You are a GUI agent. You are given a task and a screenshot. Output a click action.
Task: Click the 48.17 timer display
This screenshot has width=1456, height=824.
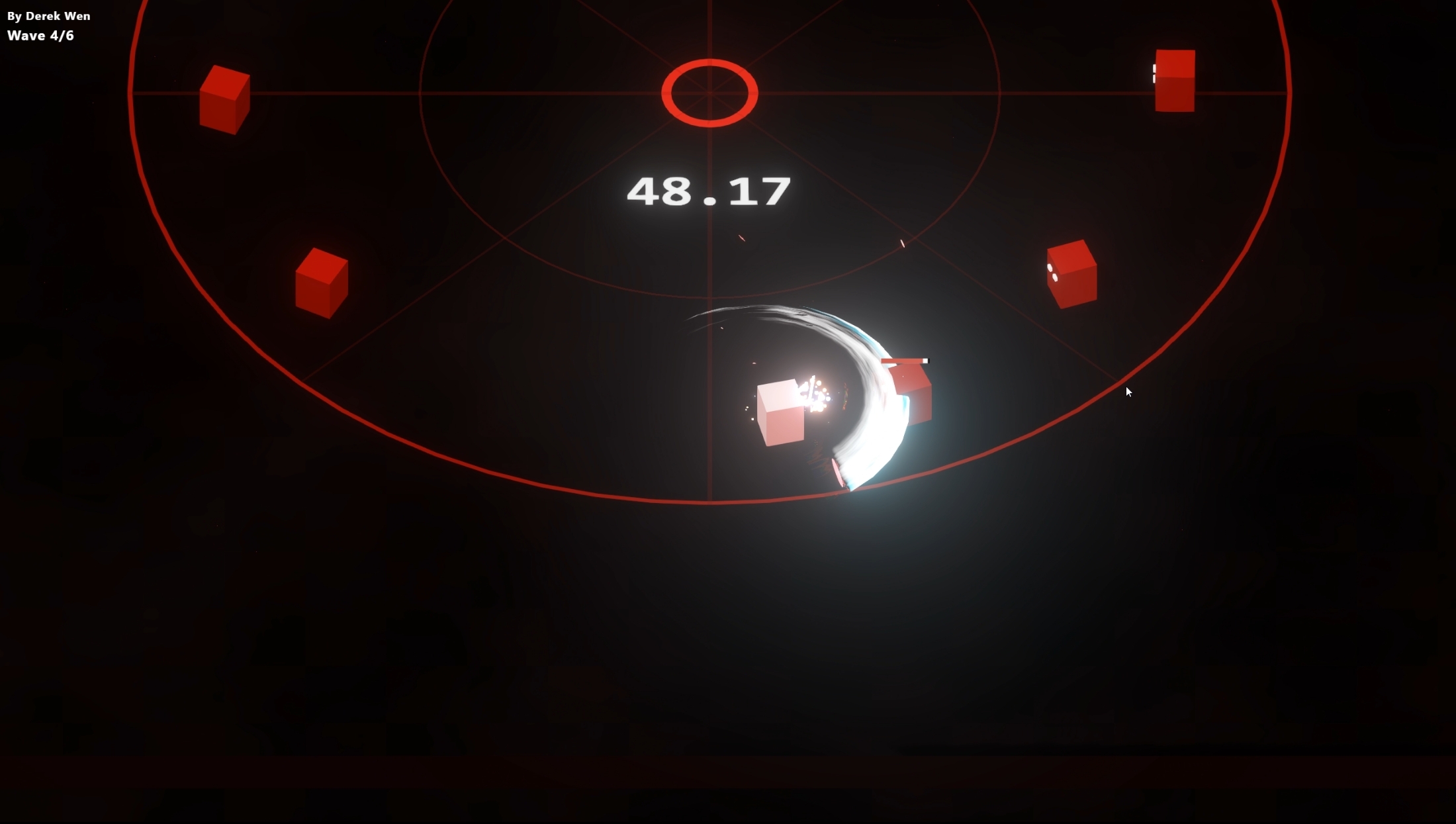point(708,191)
